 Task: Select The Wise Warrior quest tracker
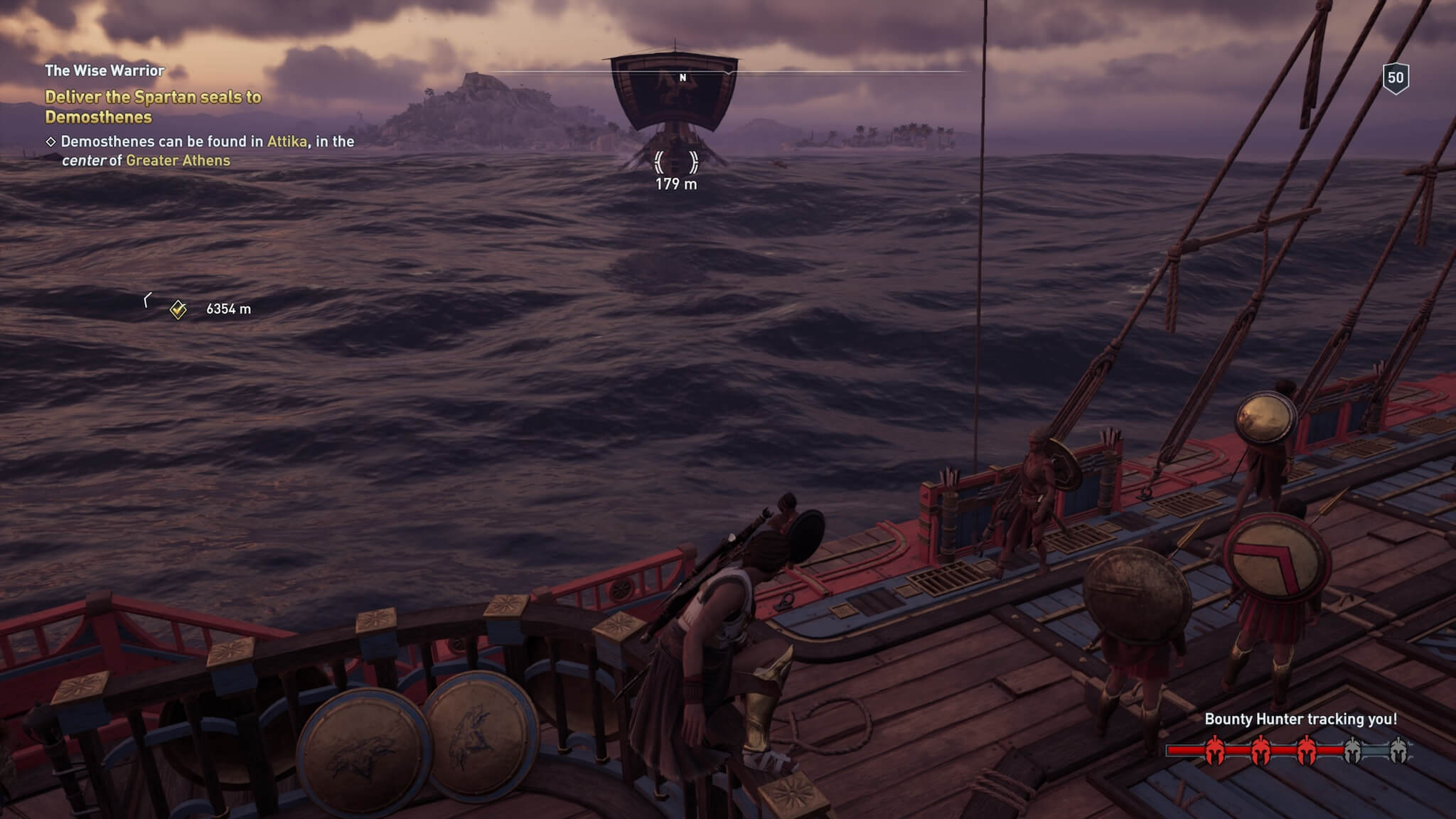click(105, 70)
